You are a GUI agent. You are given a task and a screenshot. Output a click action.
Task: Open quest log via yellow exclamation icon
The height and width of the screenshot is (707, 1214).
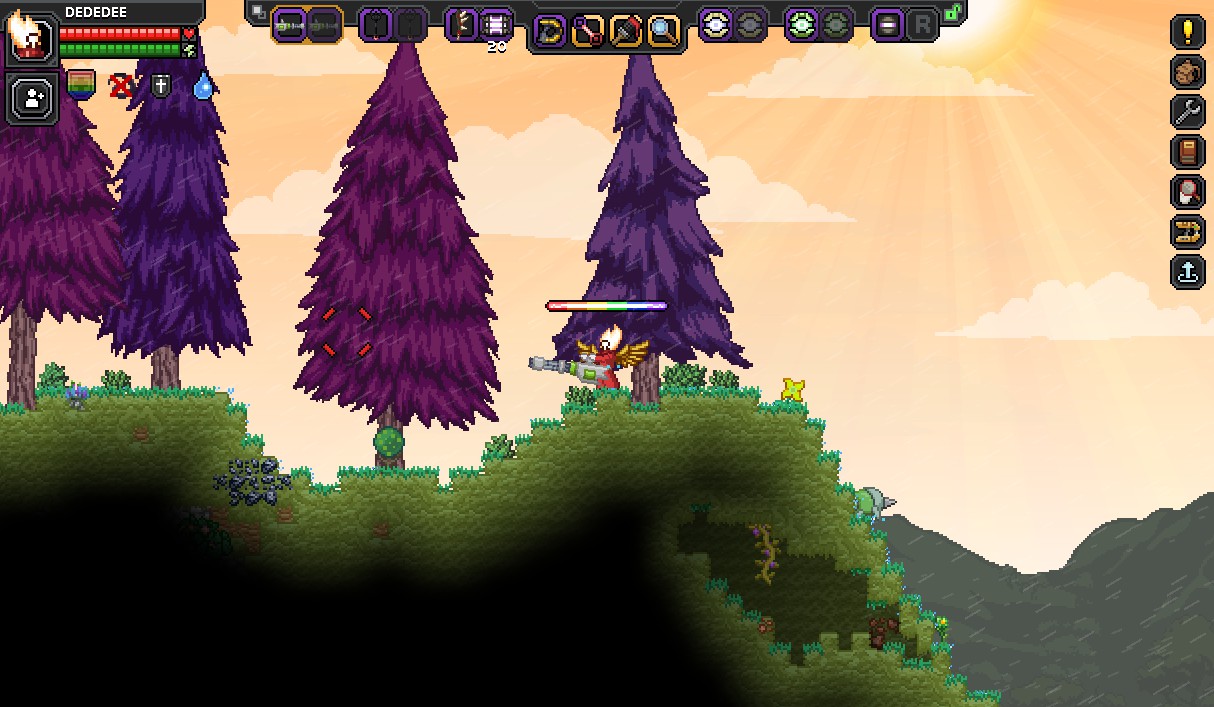click(1187, 31)
